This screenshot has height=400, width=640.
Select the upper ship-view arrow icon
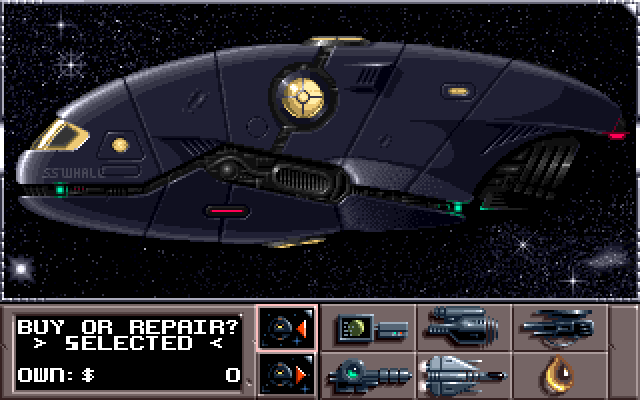click(x=287, y=327)
